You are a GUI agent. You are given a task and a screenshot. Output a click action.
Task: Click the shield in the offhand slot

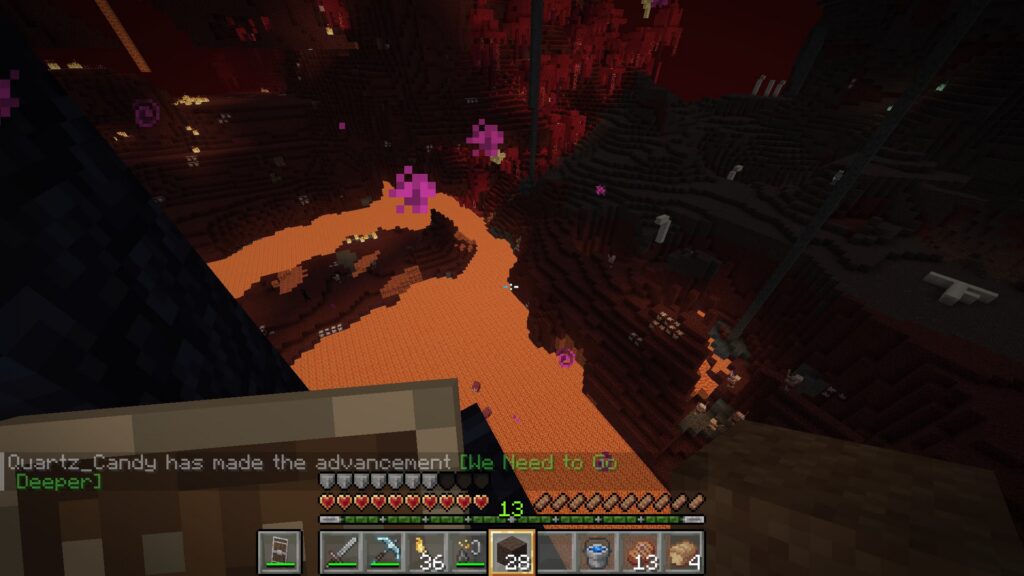click(x=279, y=552)
